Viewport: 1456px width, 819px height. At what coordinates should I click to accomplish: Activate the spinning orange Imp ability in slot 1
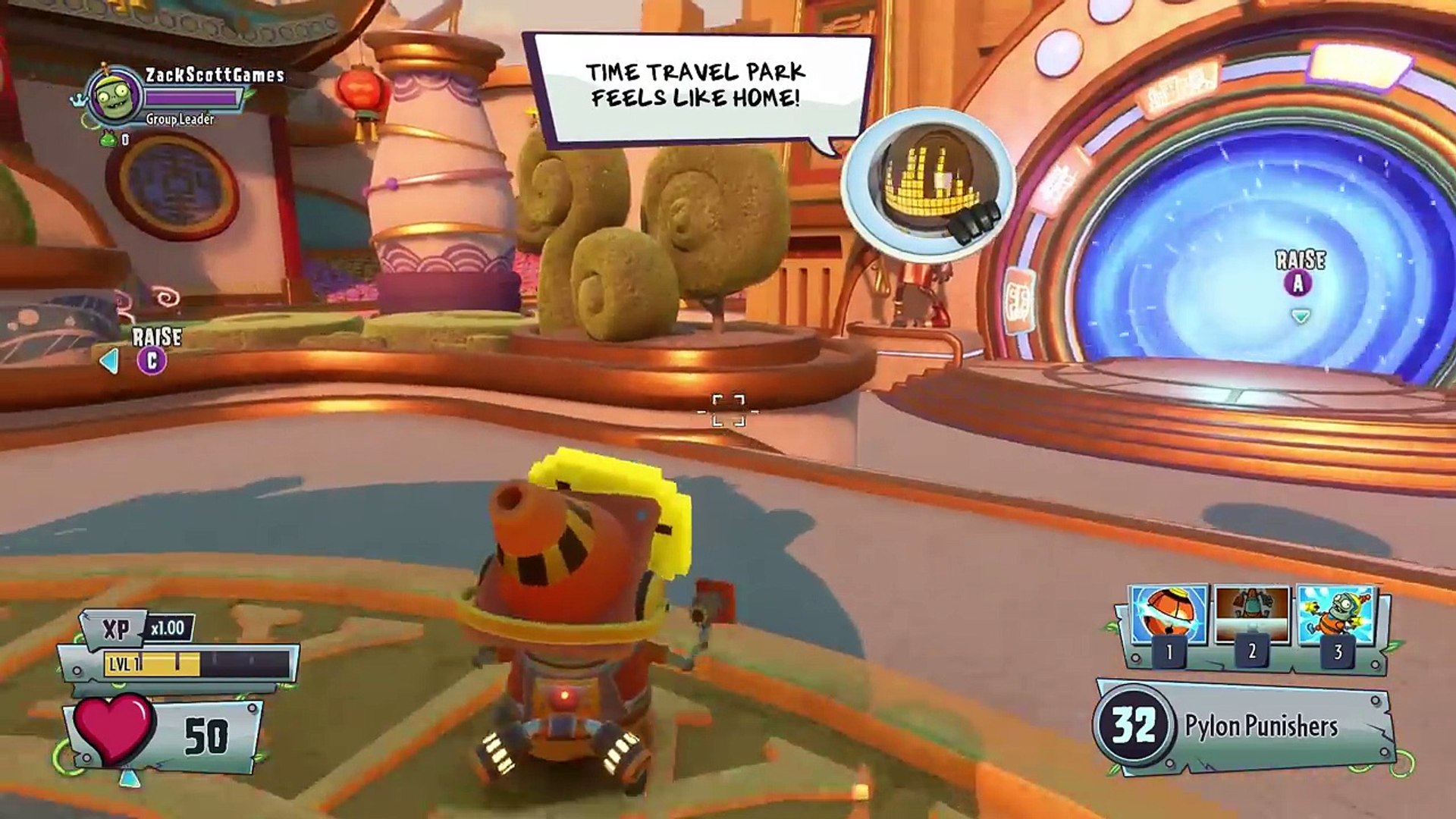(x=1168, y=616)
